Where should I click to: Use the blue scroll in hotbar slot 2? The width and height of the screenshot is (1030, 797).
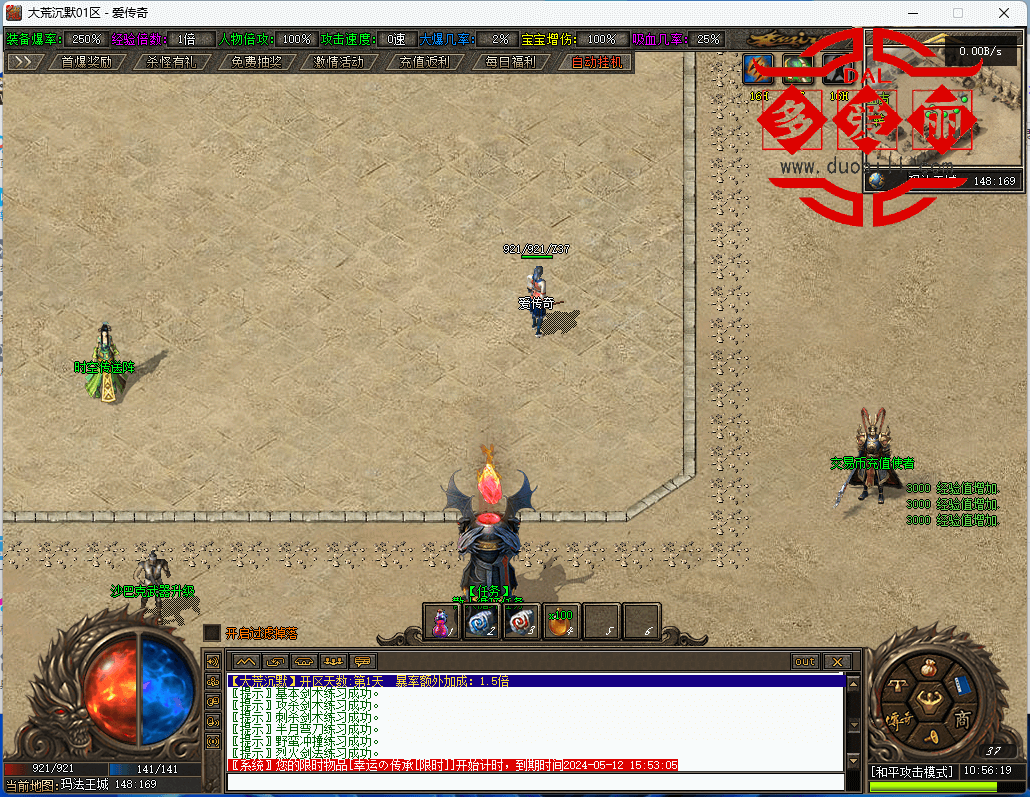(481, 621)
